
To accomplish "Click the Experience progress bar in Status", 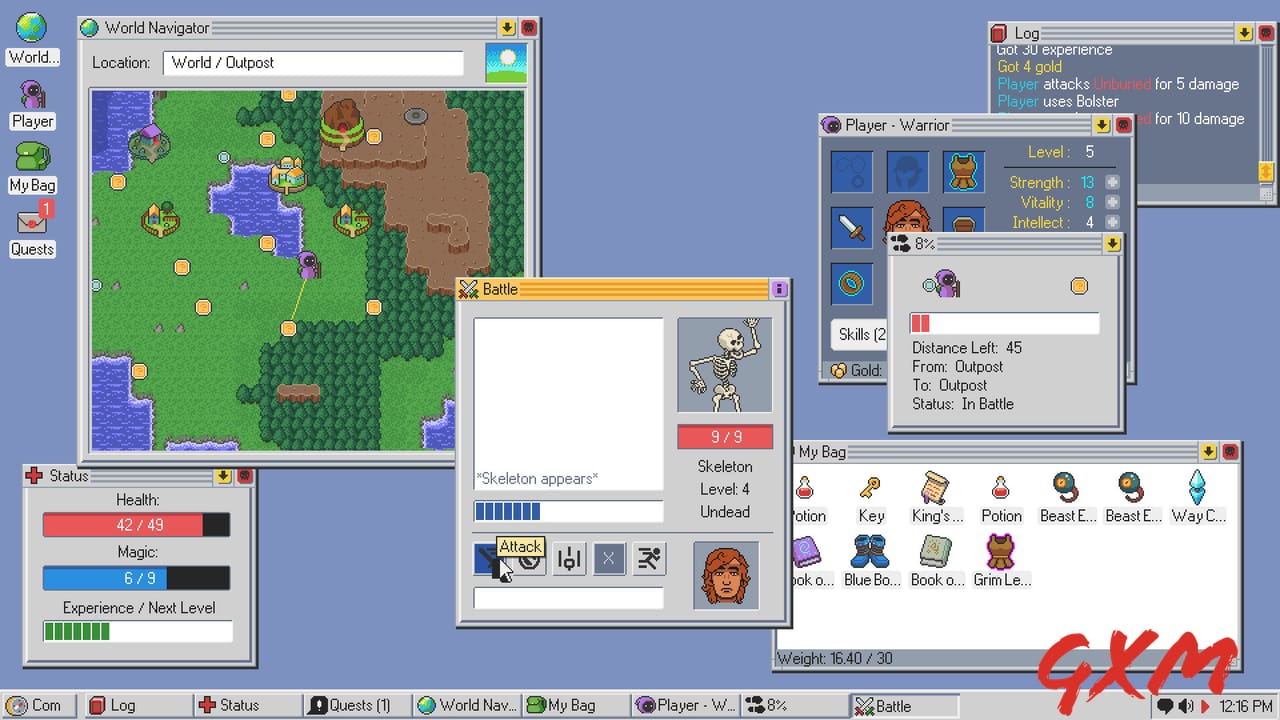I will (137, 630).
